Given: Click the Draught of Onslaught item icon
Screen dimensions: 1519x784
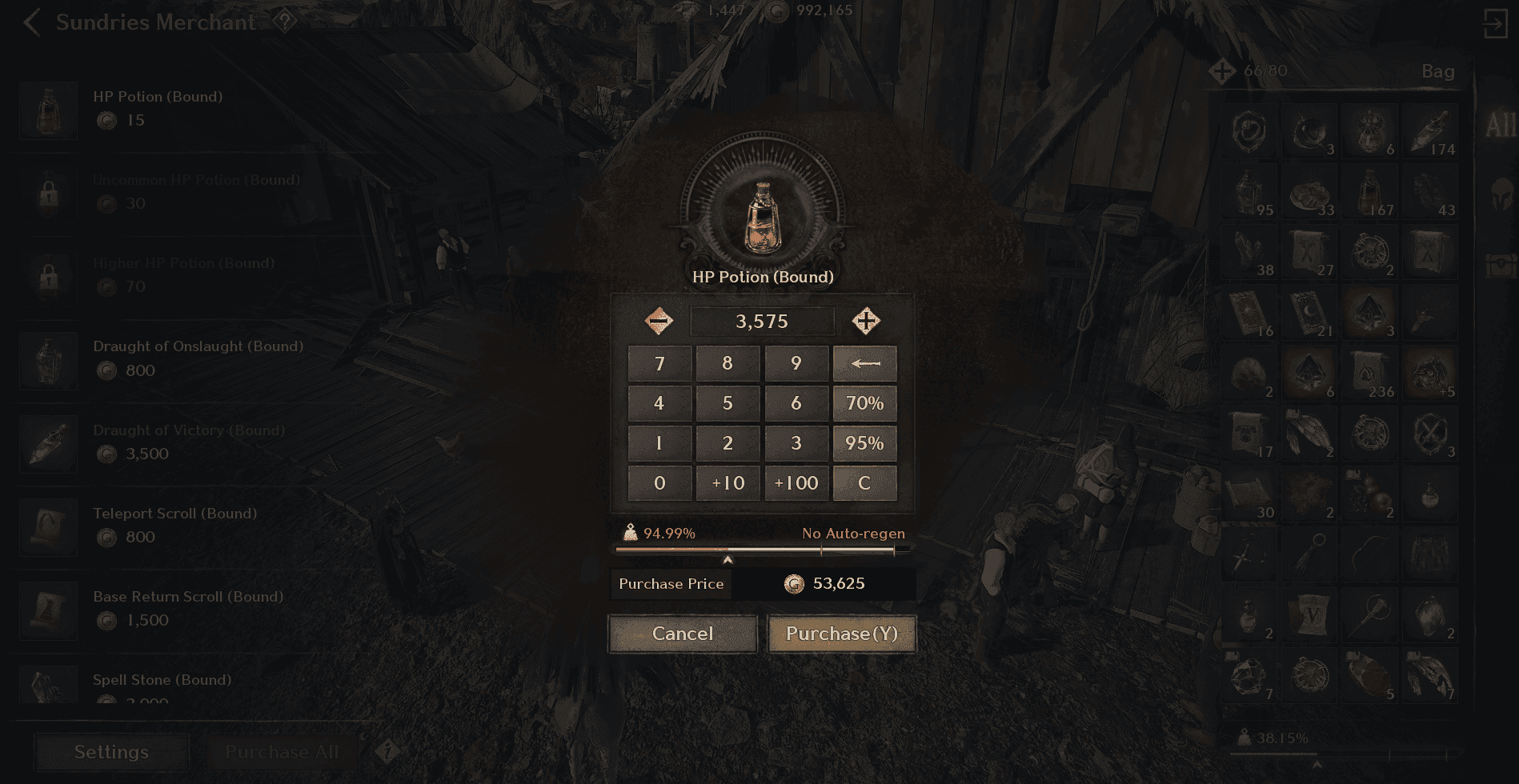Looking at the screenshot, I should coord(48,361).
